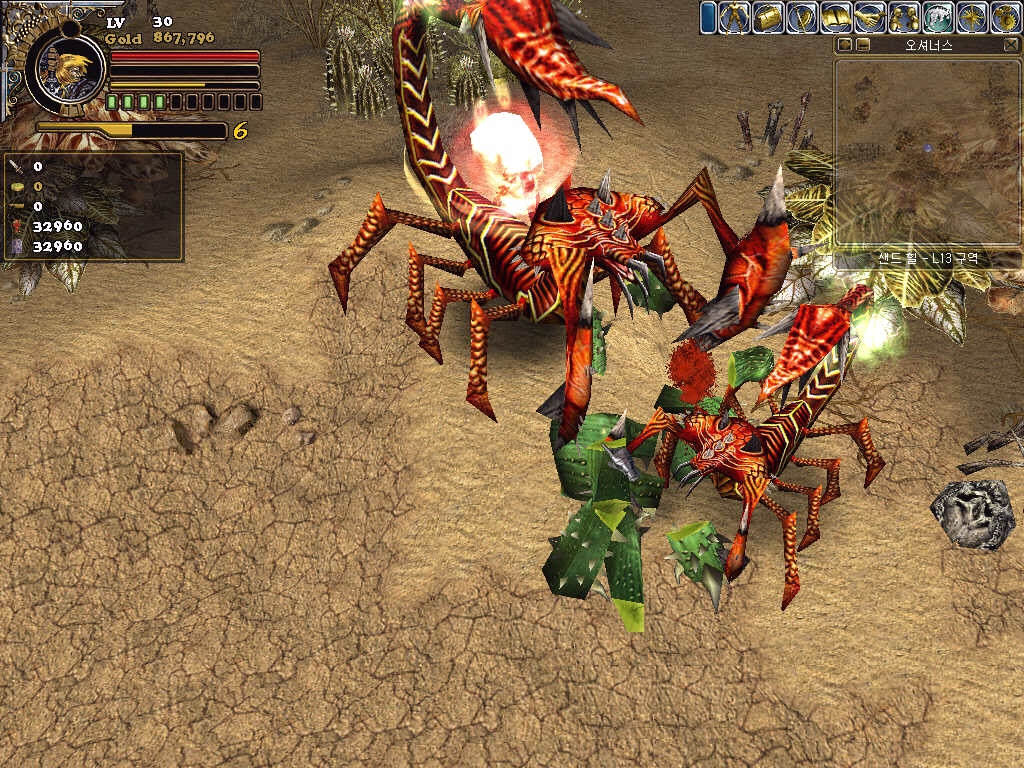This screenshot has width=1024, height=768.
Task: Click the handshake trade icon
Action: (870, 17)
